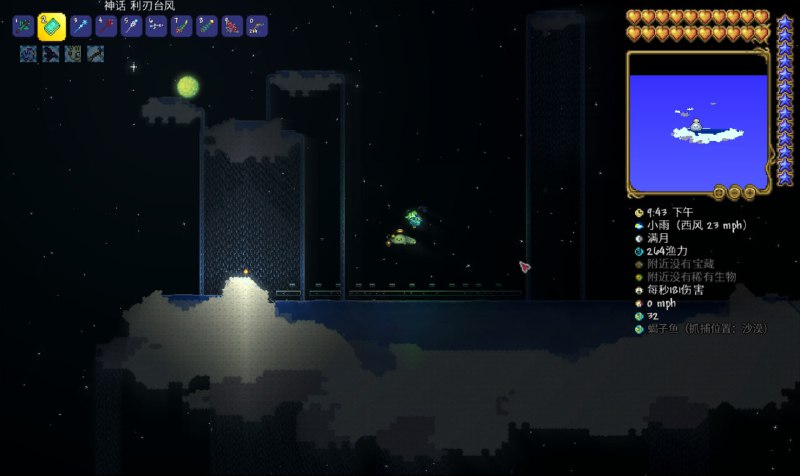The width and height of the screenshot is (800, 476).
Task: Select the weapon in hotbar slot 6
Action: (155, 27)
